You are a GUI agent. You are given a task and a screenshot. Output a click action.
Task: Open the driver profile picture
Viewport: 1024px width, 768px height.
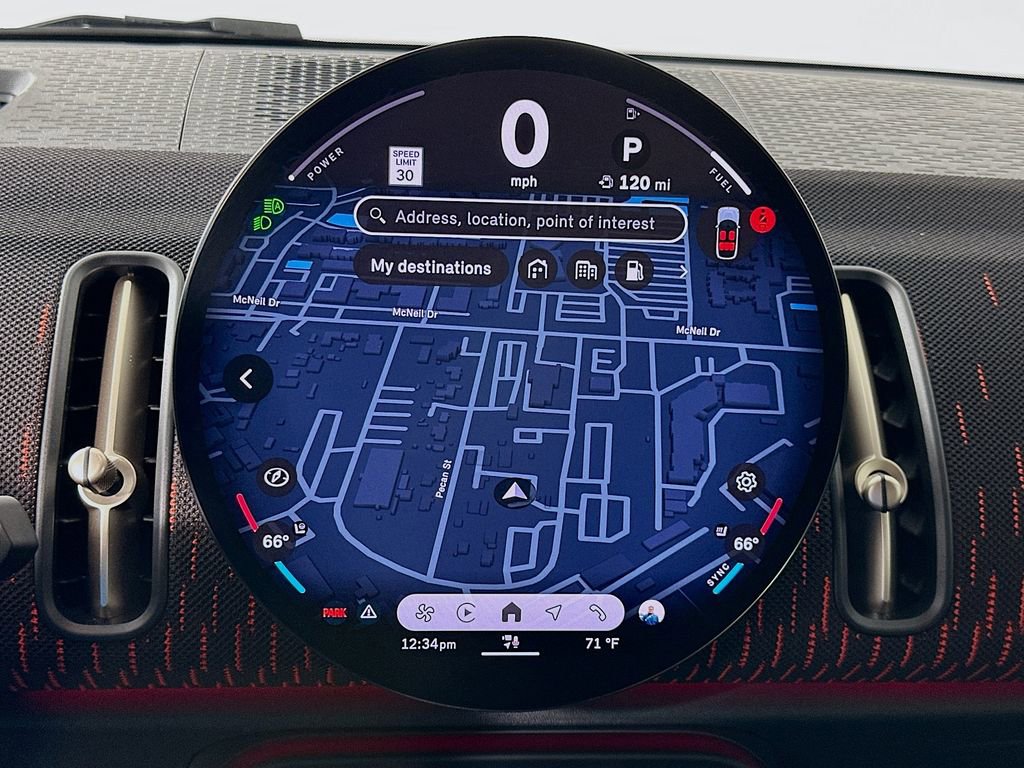pyautogui.click(x=651, y=612)
